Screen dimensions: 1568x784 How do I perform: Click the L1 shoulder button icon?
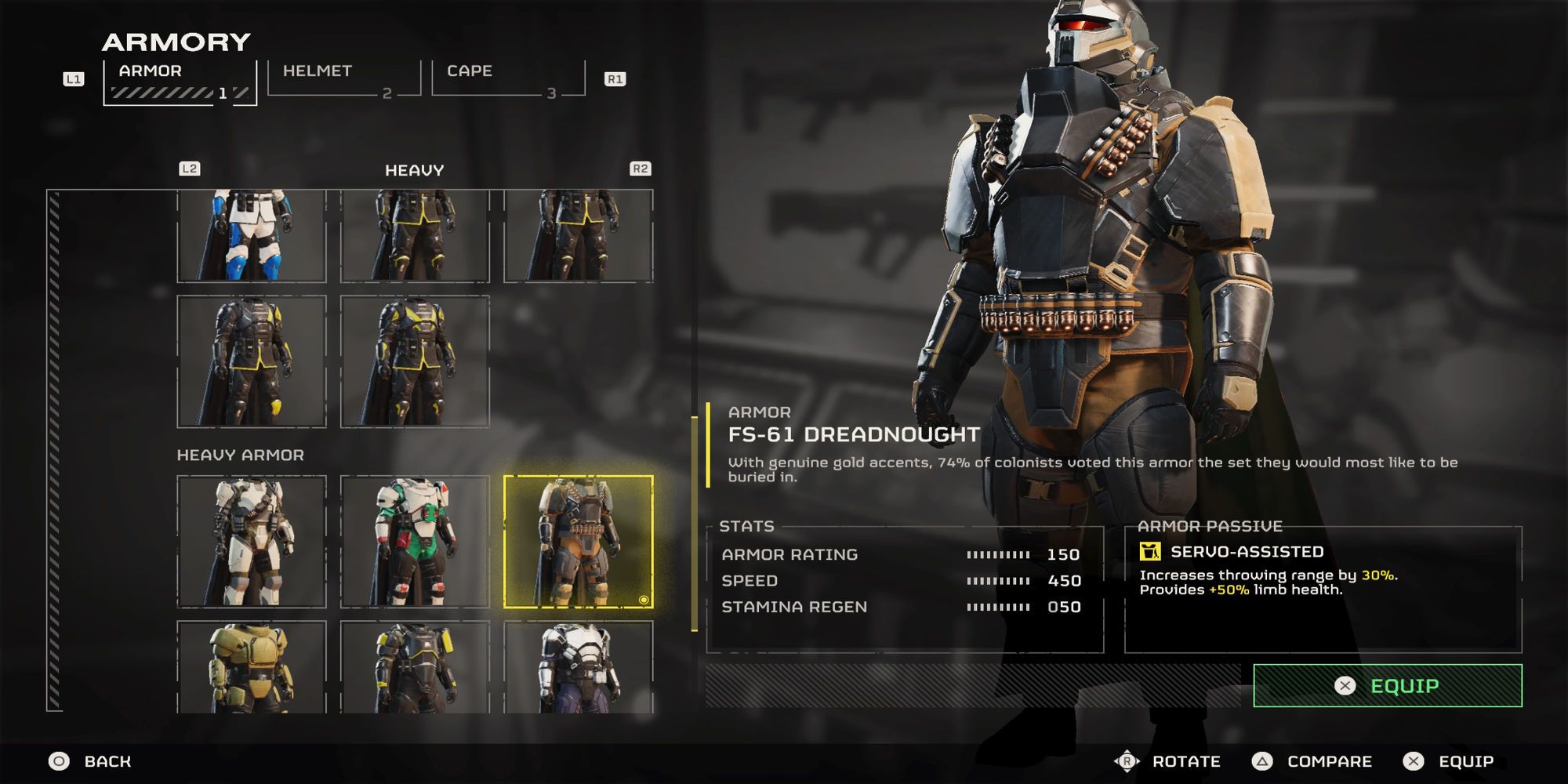click(x=74, y=77)
